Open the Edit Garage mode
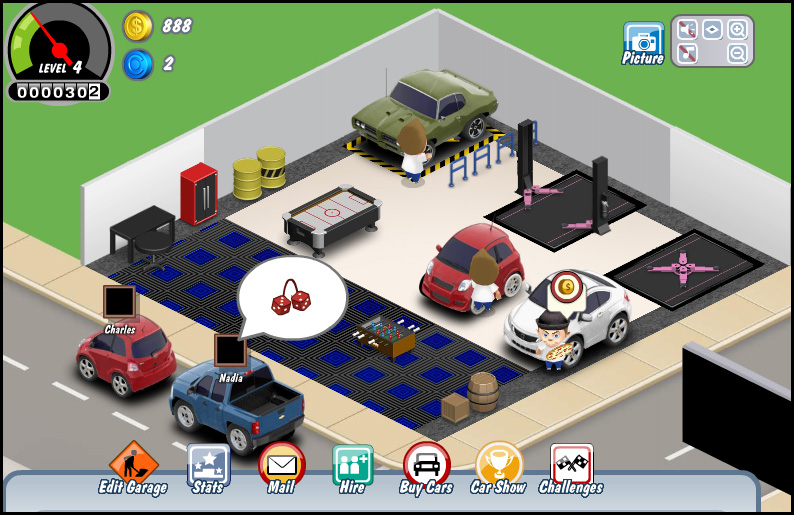Screen dimensions: 794x515 133,466
